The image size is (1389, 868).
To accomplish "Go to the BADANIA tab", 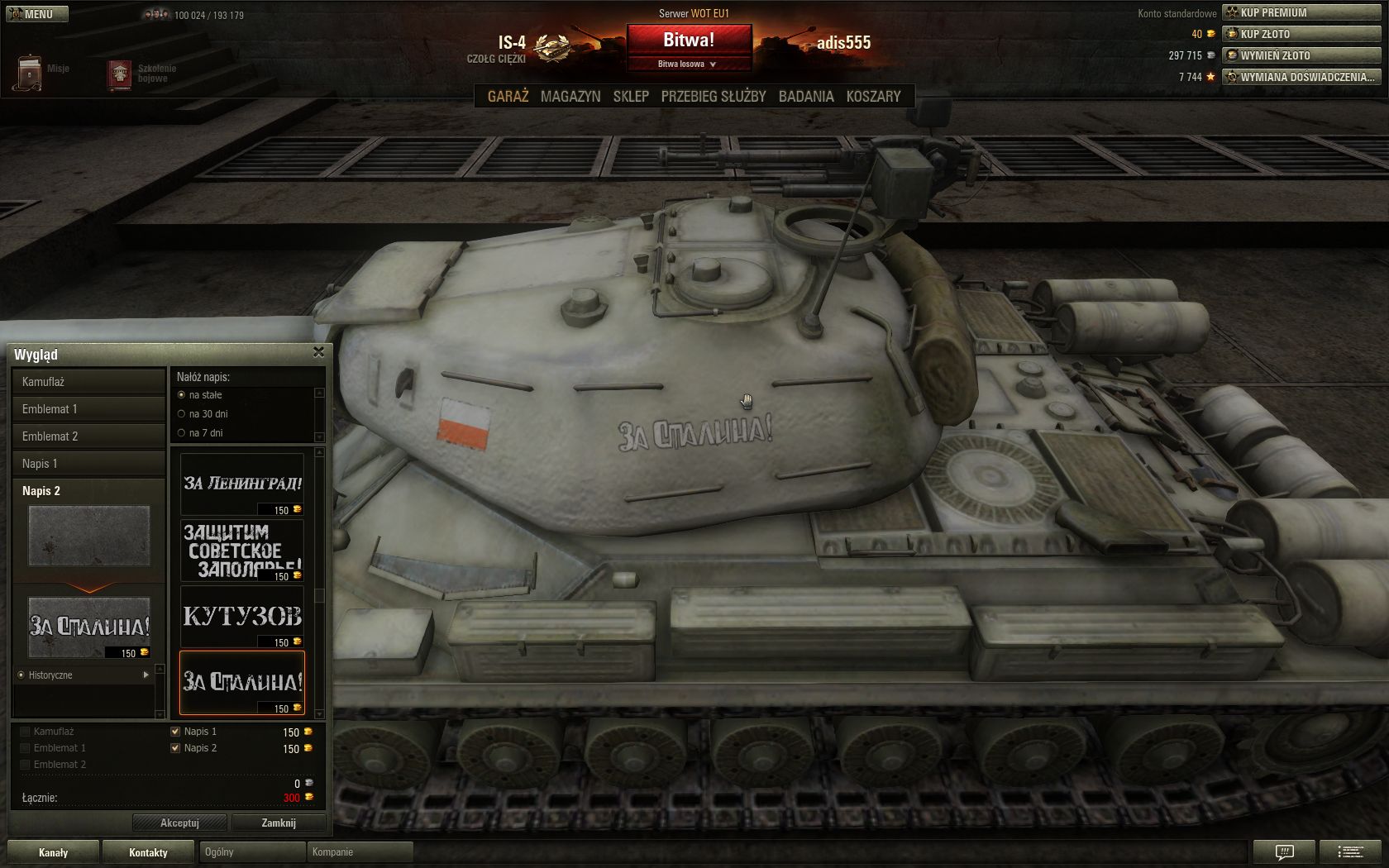I will [x=806, y=97].
